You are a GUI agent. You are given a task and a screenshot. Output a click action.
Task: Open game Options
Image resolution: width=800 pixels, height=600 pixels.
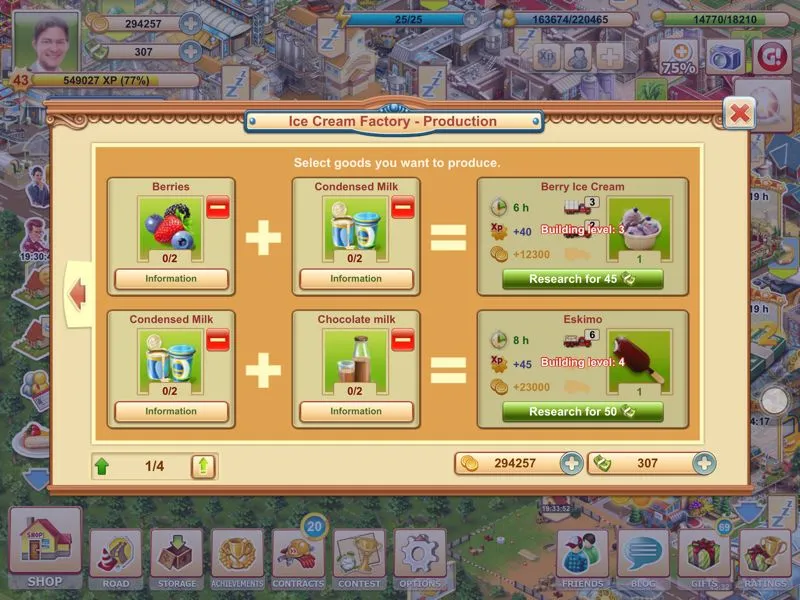[x=420, y=556]
